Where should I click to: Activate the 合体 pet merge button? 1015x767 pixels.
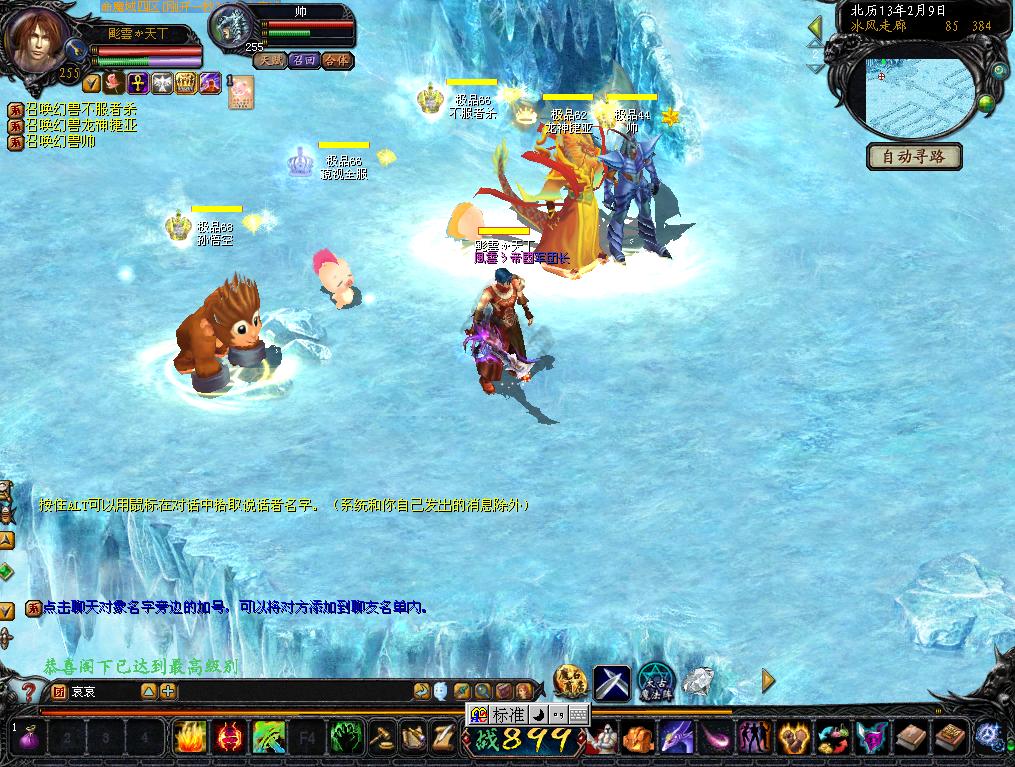pos(338,60)
